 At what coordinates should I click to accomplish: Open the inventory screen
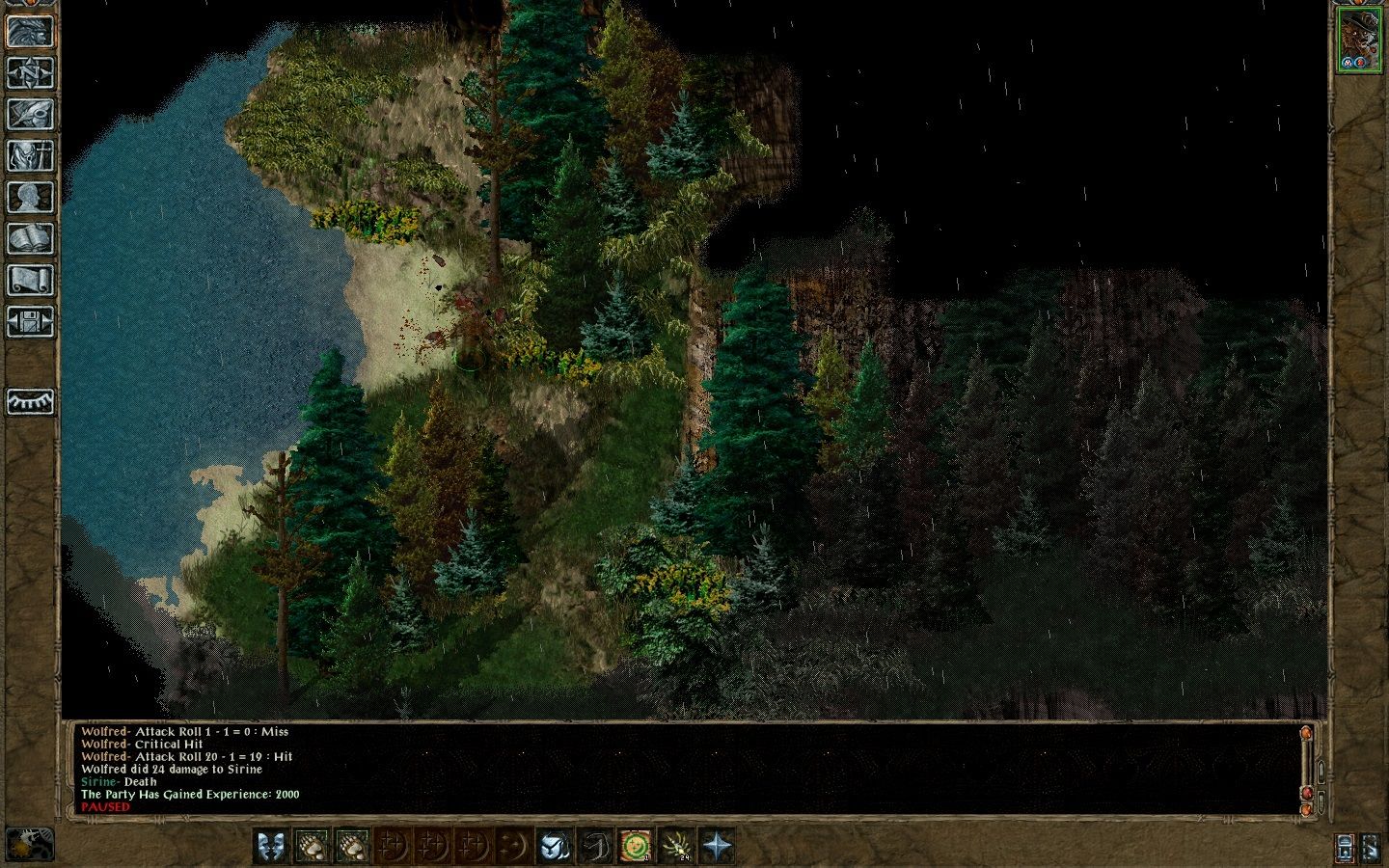[x=30, y=155]
